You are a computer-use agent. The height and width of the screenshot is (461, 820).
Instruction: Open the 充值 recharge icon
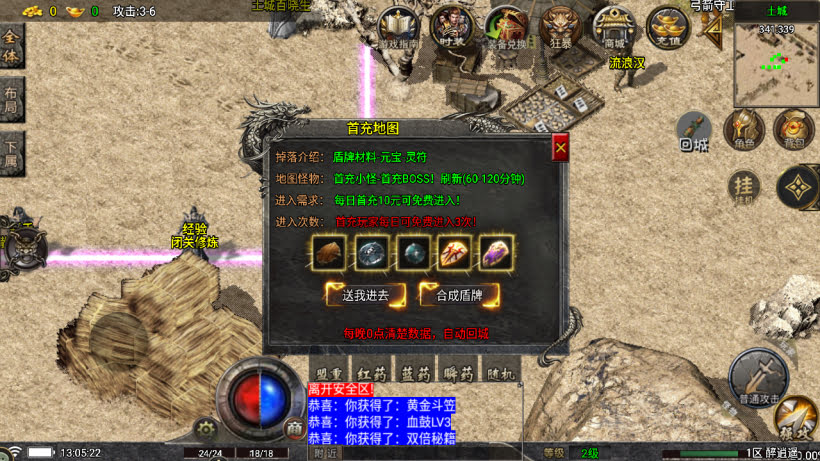[667, 27]
